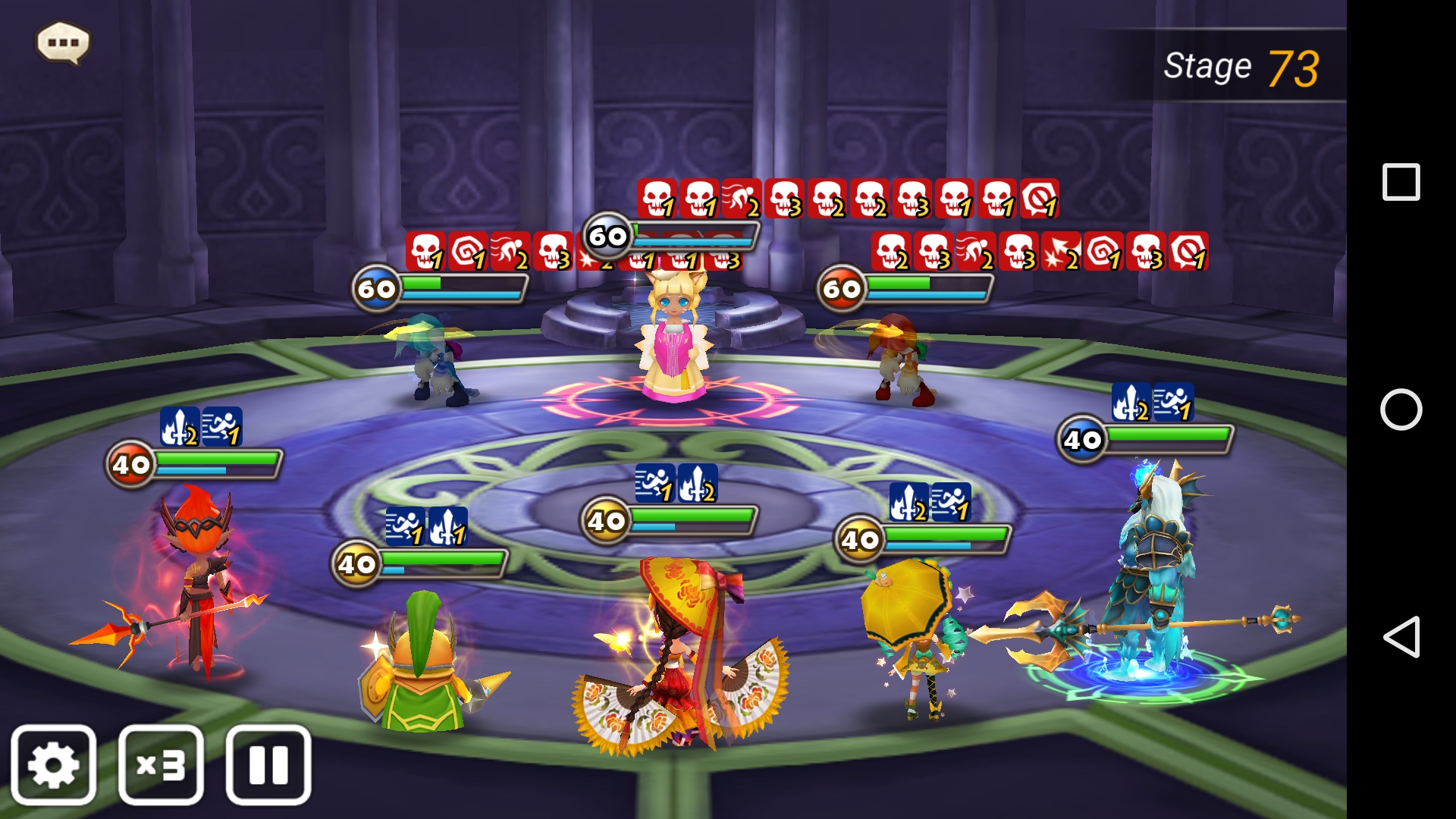Toggle the x3 battle speed
The image size is (1456, 819).
161,764
